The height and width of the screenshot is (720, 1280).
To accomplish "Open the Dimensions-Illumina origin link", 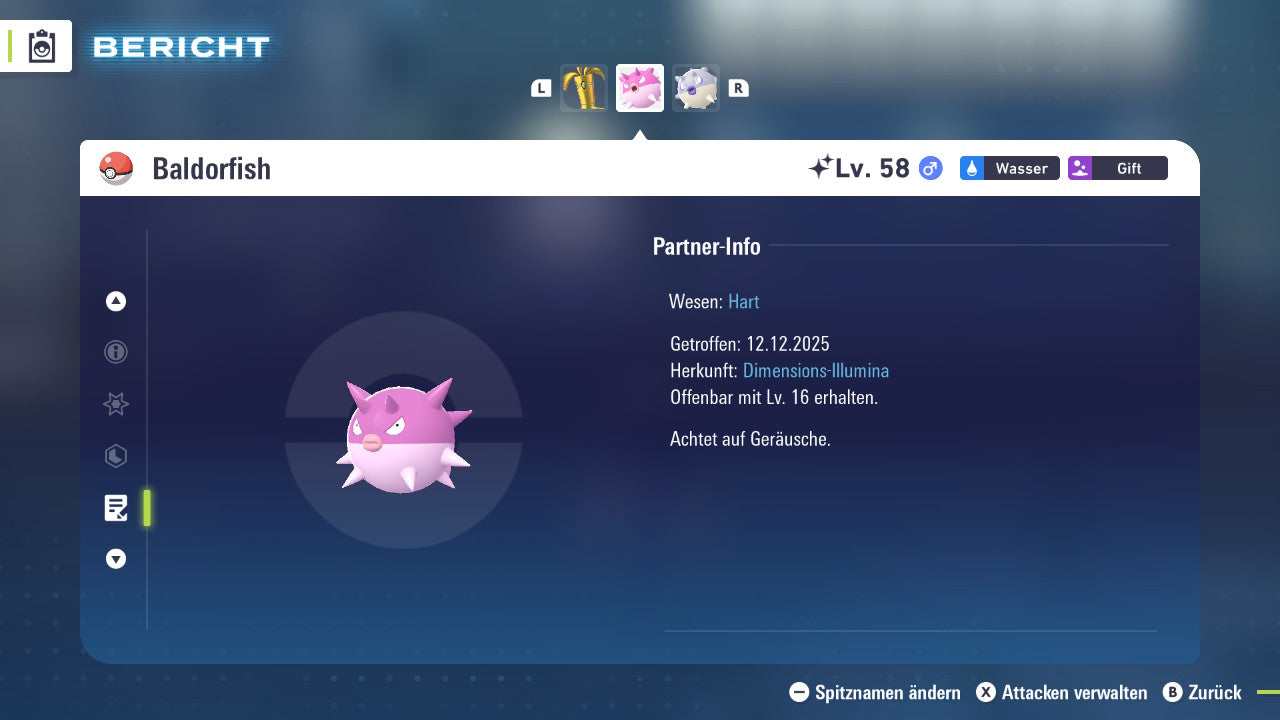I will tap(816, 370).
